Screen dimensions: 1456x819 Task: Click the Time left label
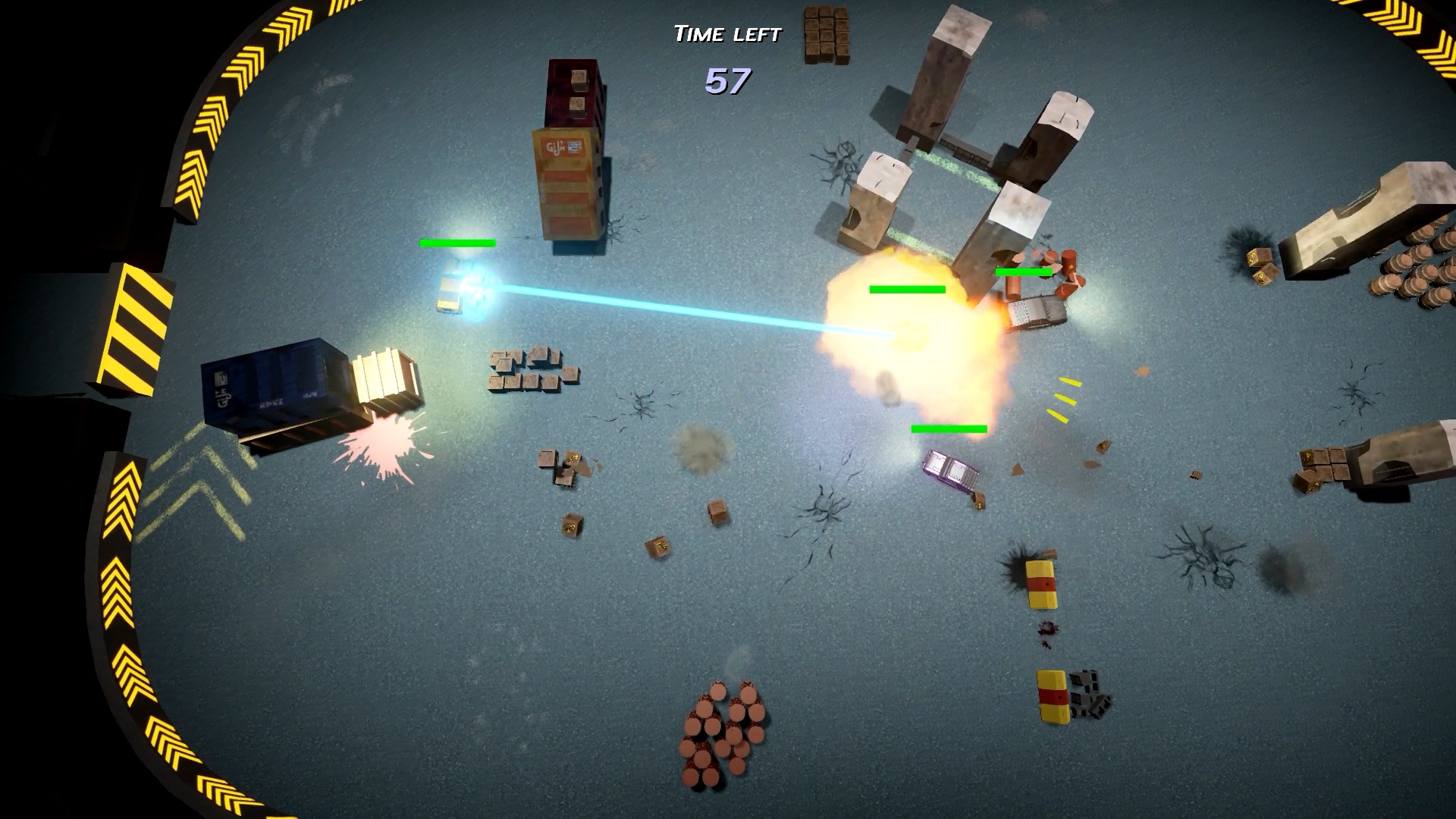click(x=726, y=32)
